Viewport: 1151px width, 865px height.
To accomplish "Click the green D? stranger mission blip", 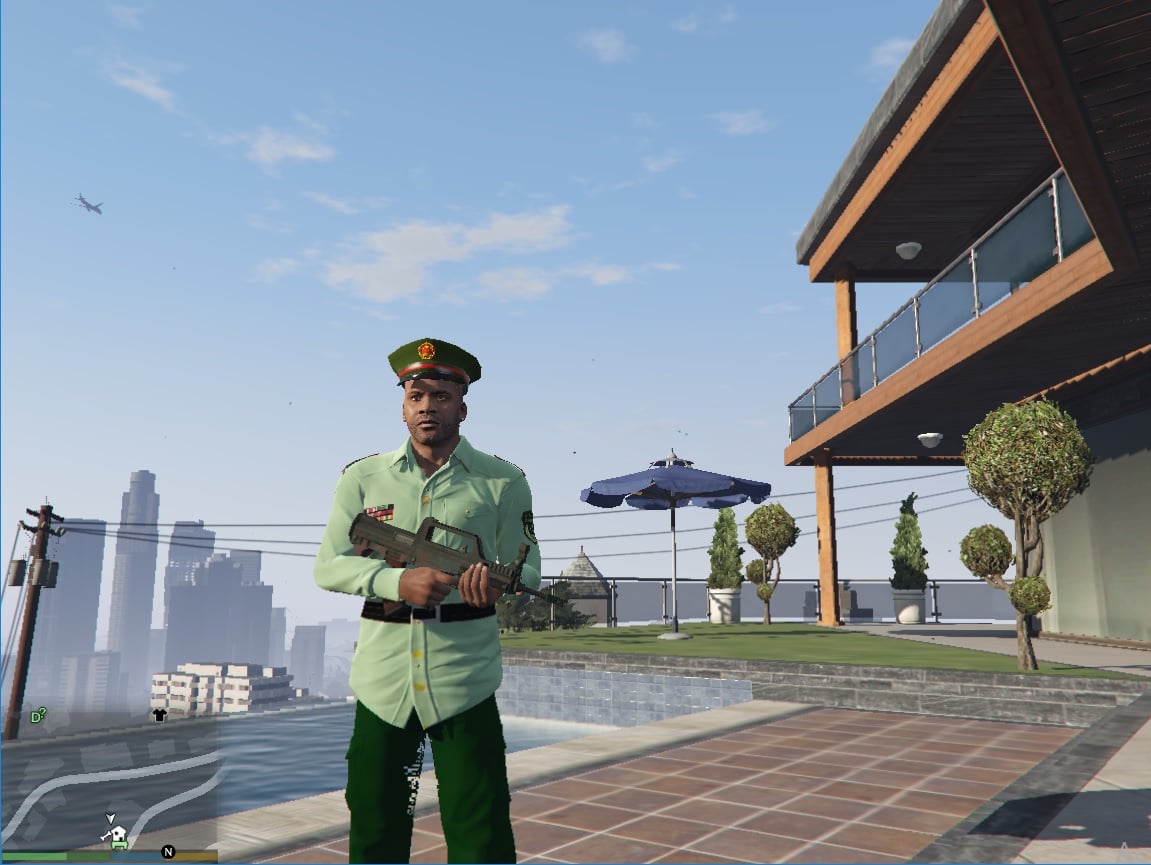I will [38, 716].
